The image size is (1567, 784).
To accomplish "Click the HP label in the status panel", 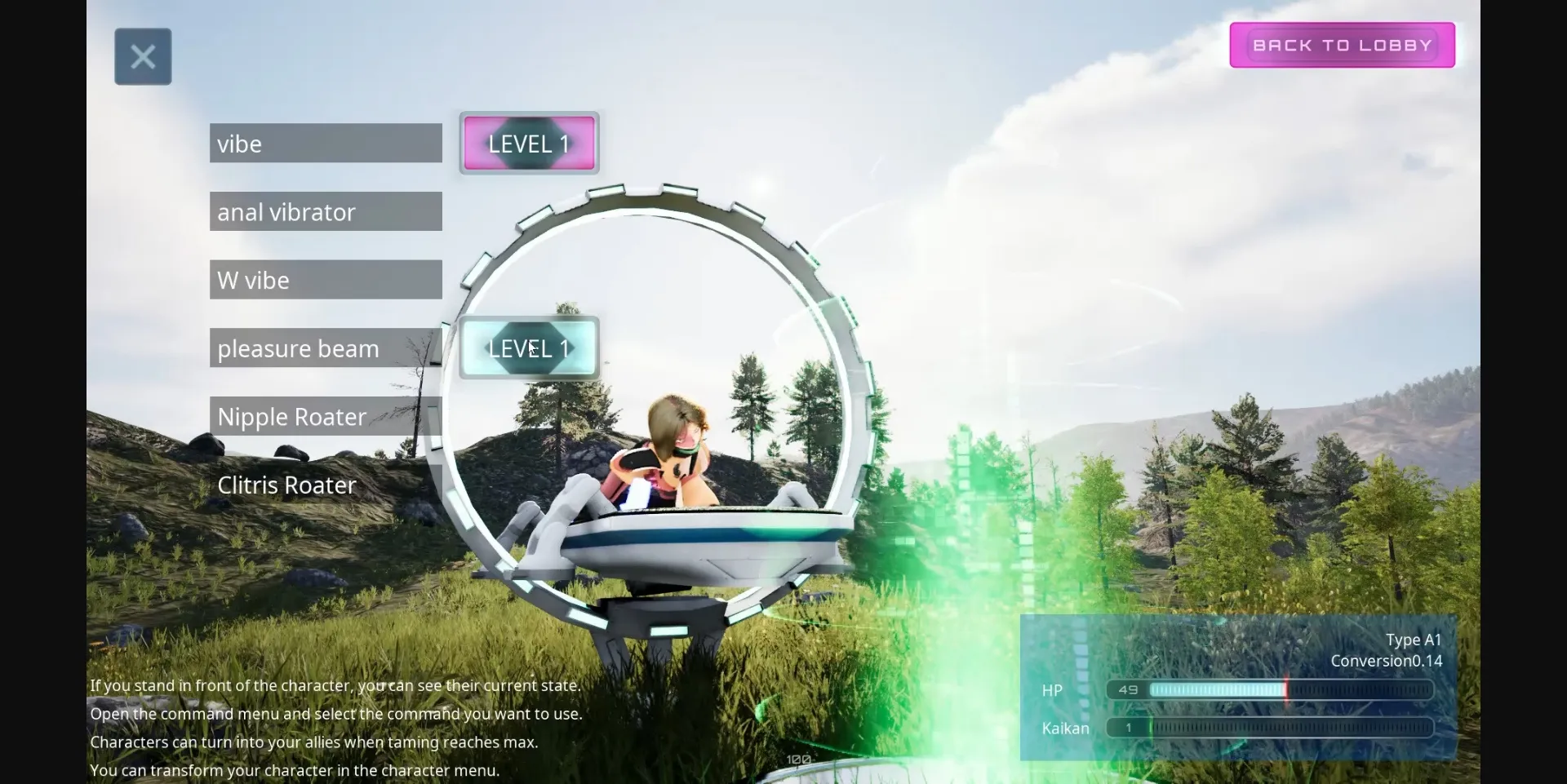I will click(x=1051, y=689).
